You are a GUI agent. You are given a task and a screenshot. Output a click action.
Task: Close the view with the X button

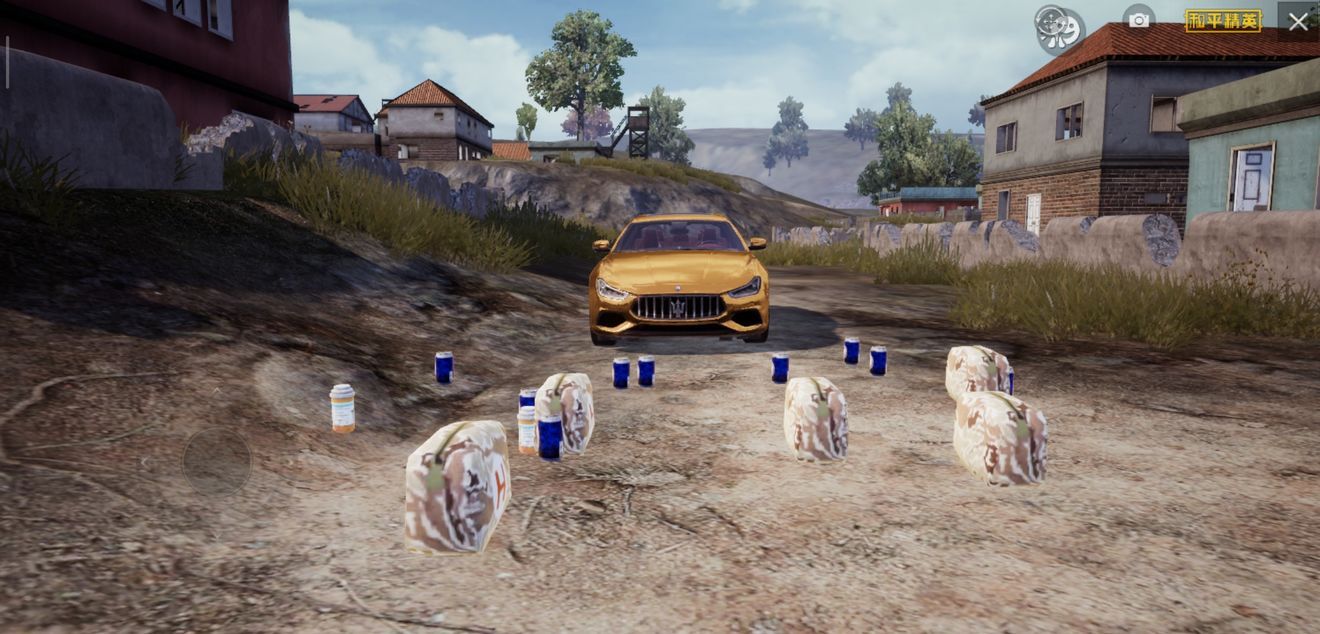tap(1298, 21)
